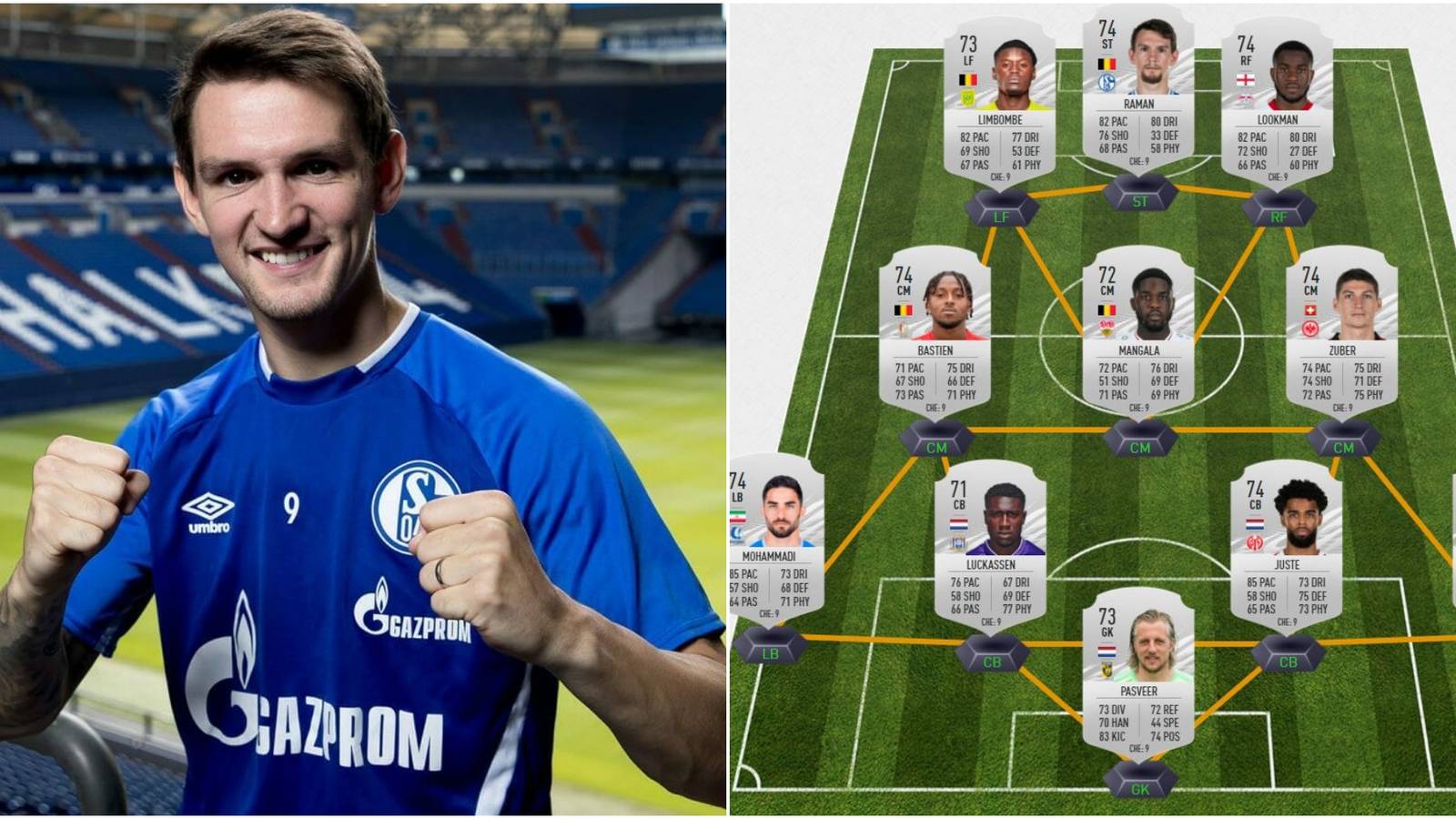Viewport: 1456px width, 819px height.
Task: Select the England flag on Lookman's card
Action: [1247, 80]
